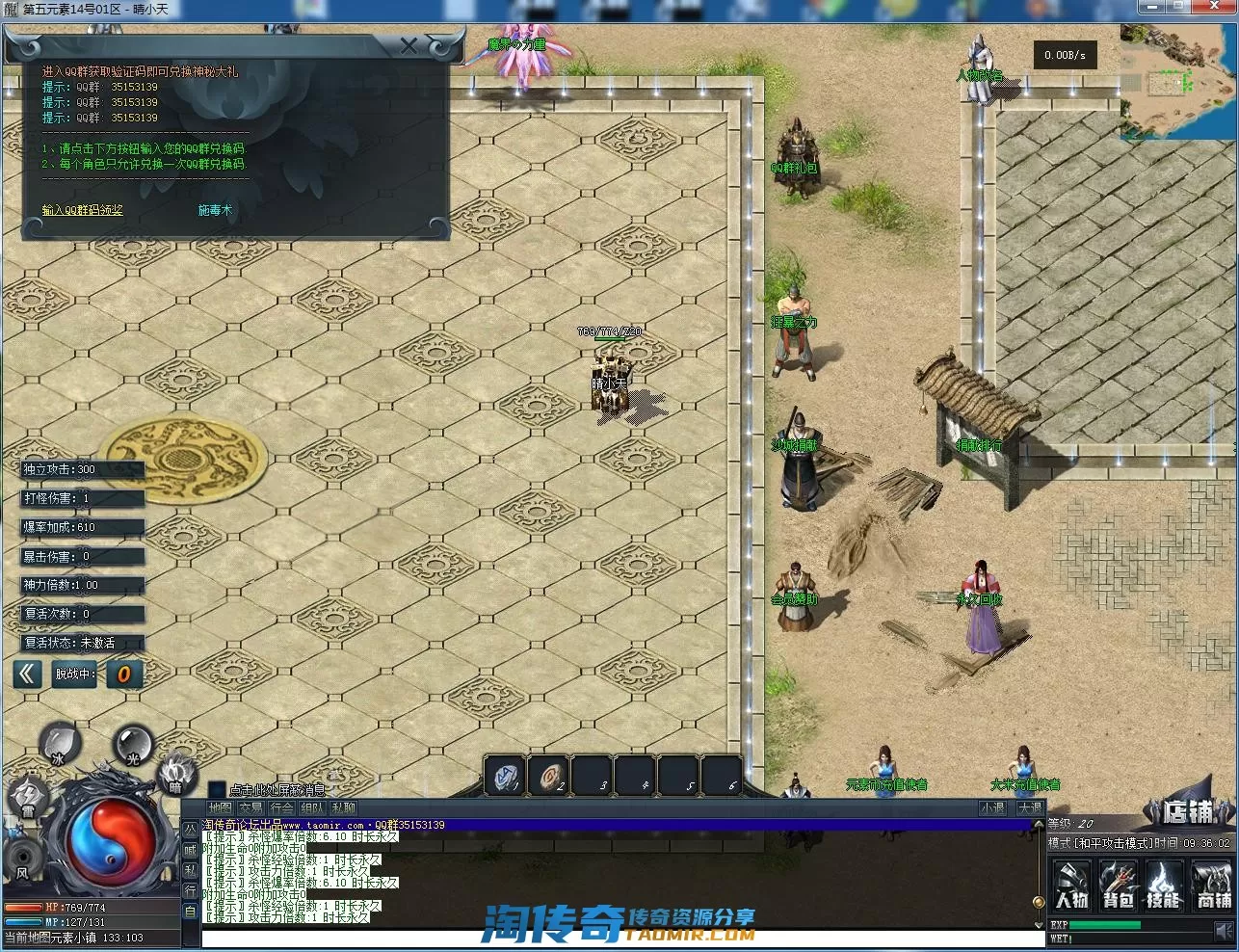
Task: Switch to the 地图 tab
Action: [221, 808]
